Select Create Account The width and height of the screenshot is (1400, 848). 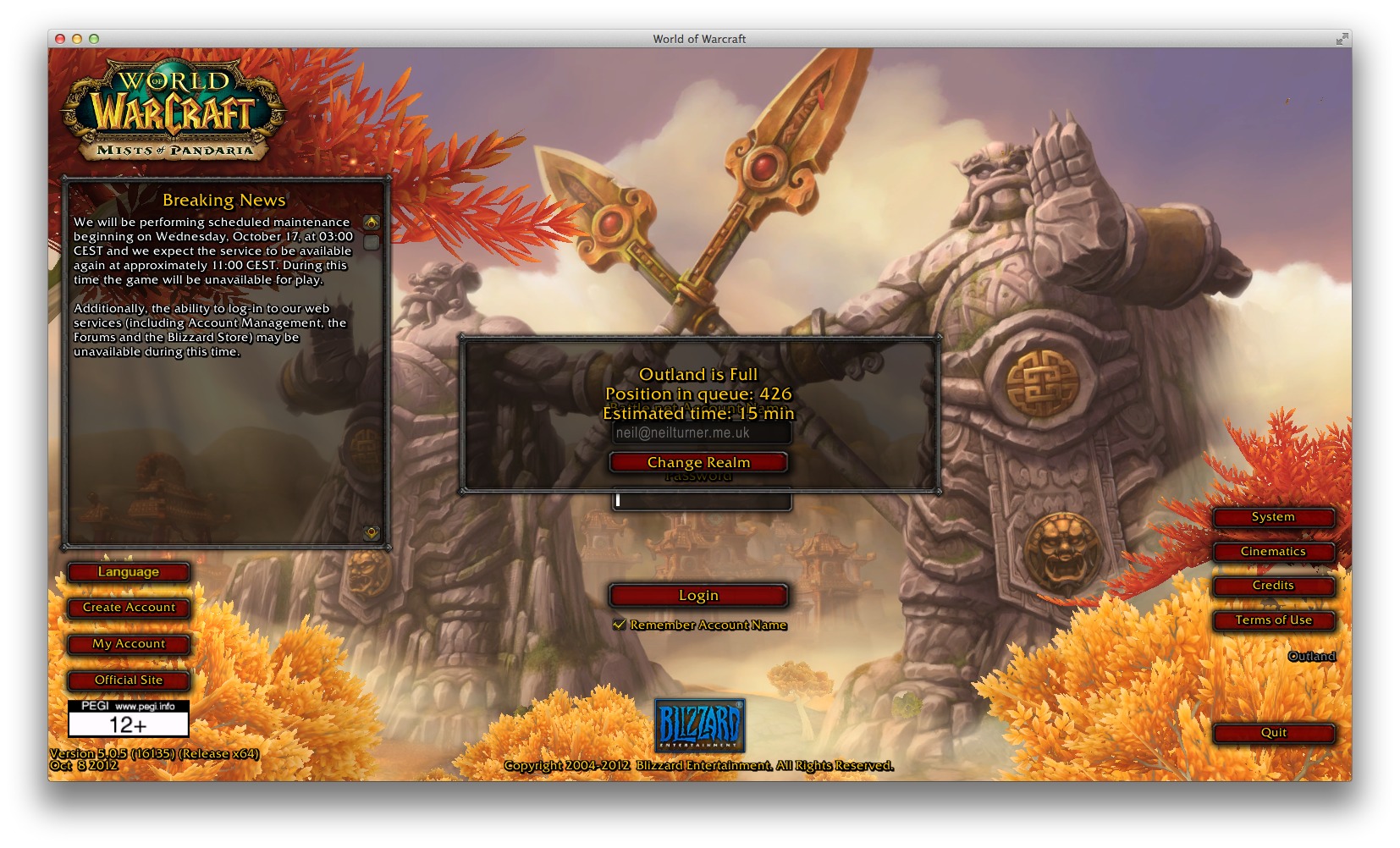click(x=129, y=608)
